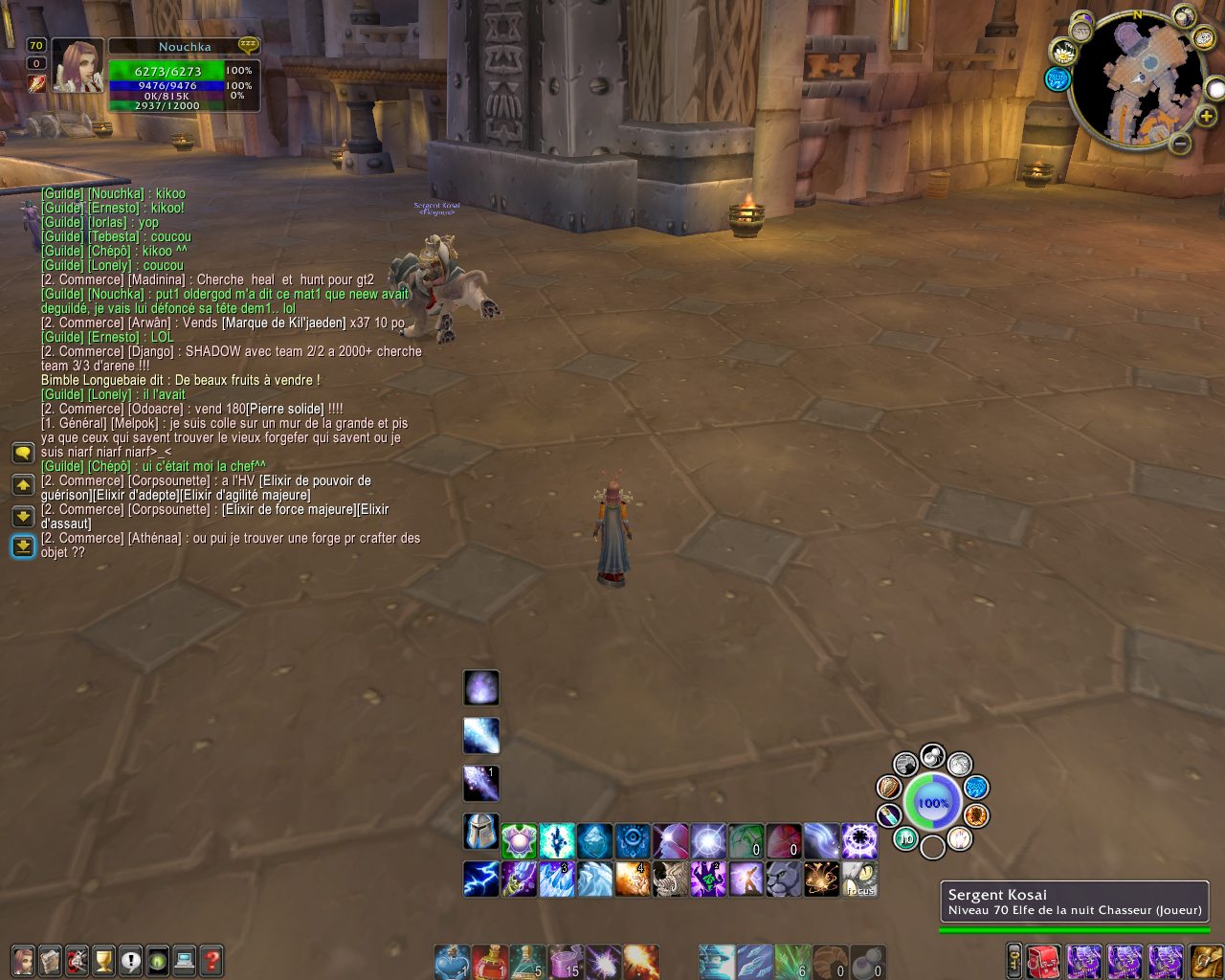
Task: Click the circular city minimap
Action: [1137, 81]
